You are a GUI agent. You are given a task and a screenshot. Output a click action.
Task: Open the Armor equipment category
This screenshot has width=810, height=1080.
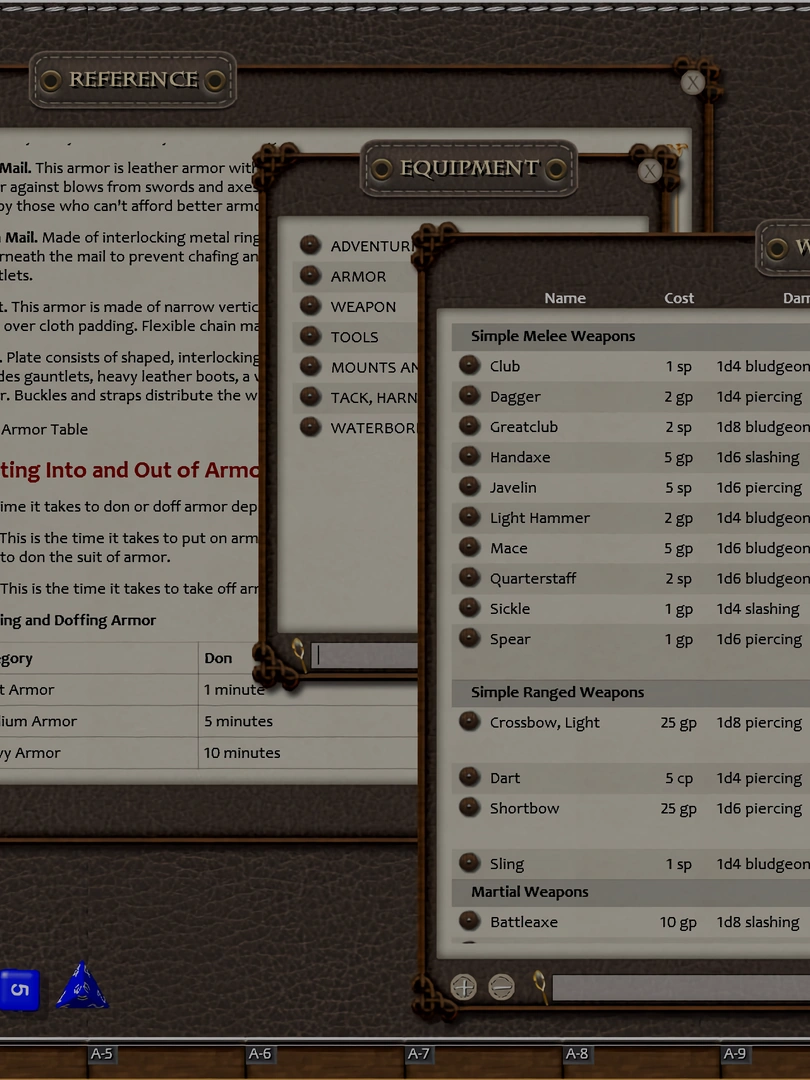(x=357, y=277)
